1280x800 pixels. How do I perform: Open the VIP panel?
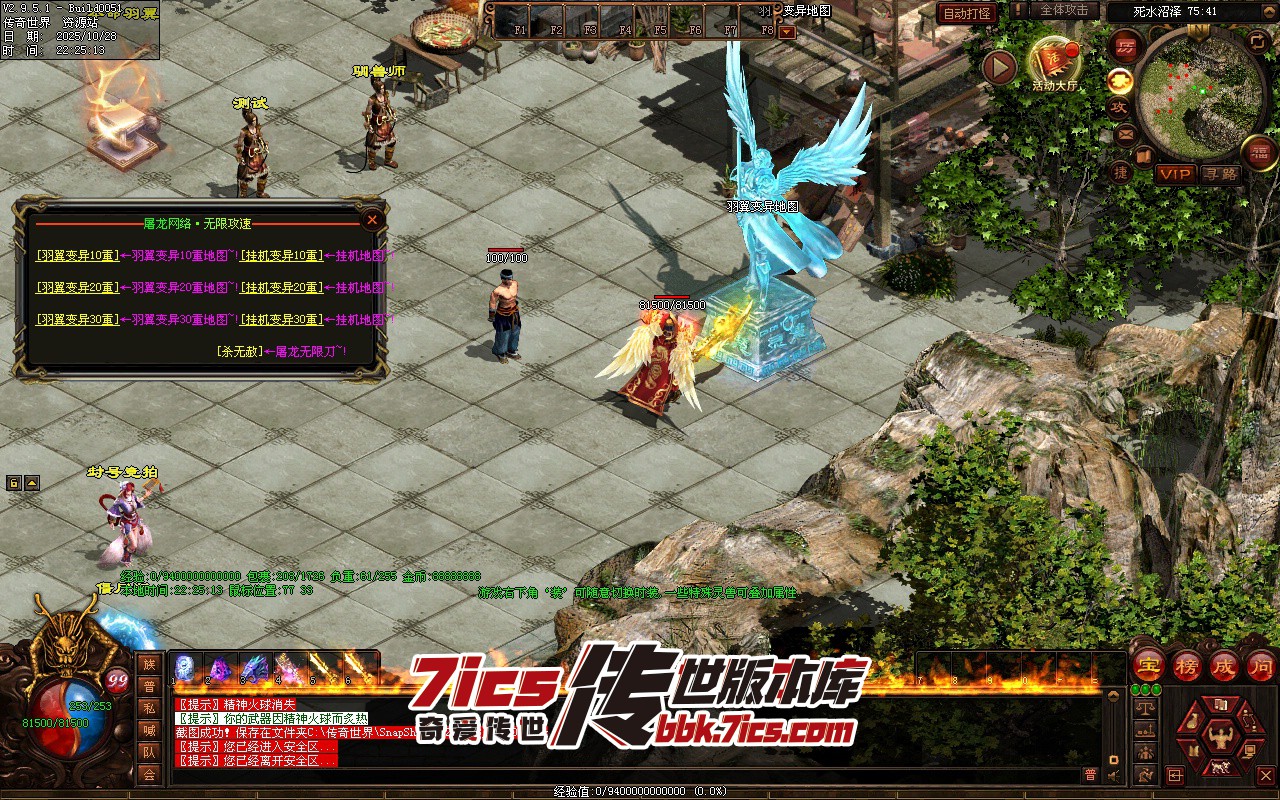pyautogui.click(x=1175, y=174)
